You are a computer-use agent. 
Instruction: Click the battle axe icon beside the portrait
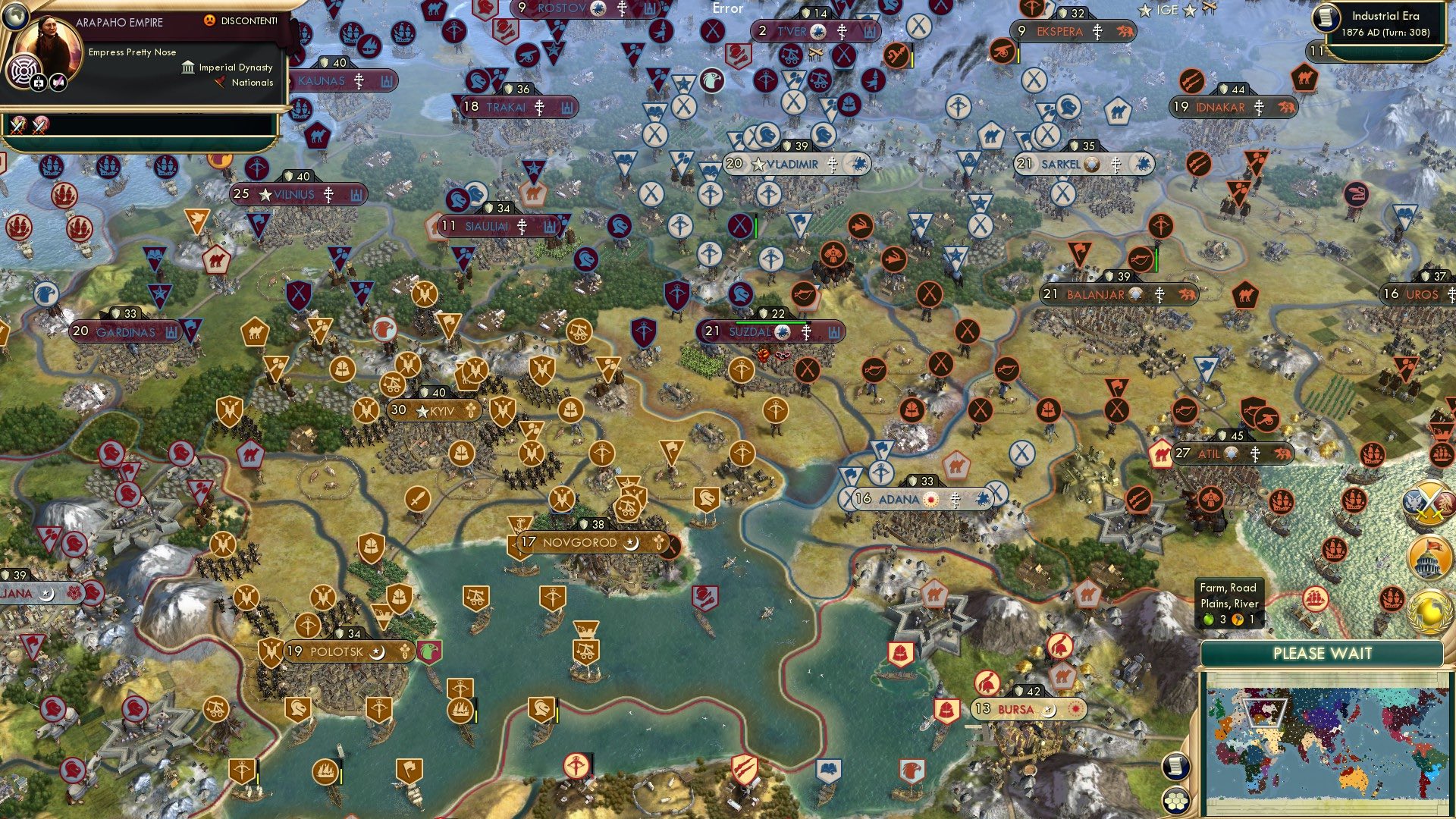58,83
